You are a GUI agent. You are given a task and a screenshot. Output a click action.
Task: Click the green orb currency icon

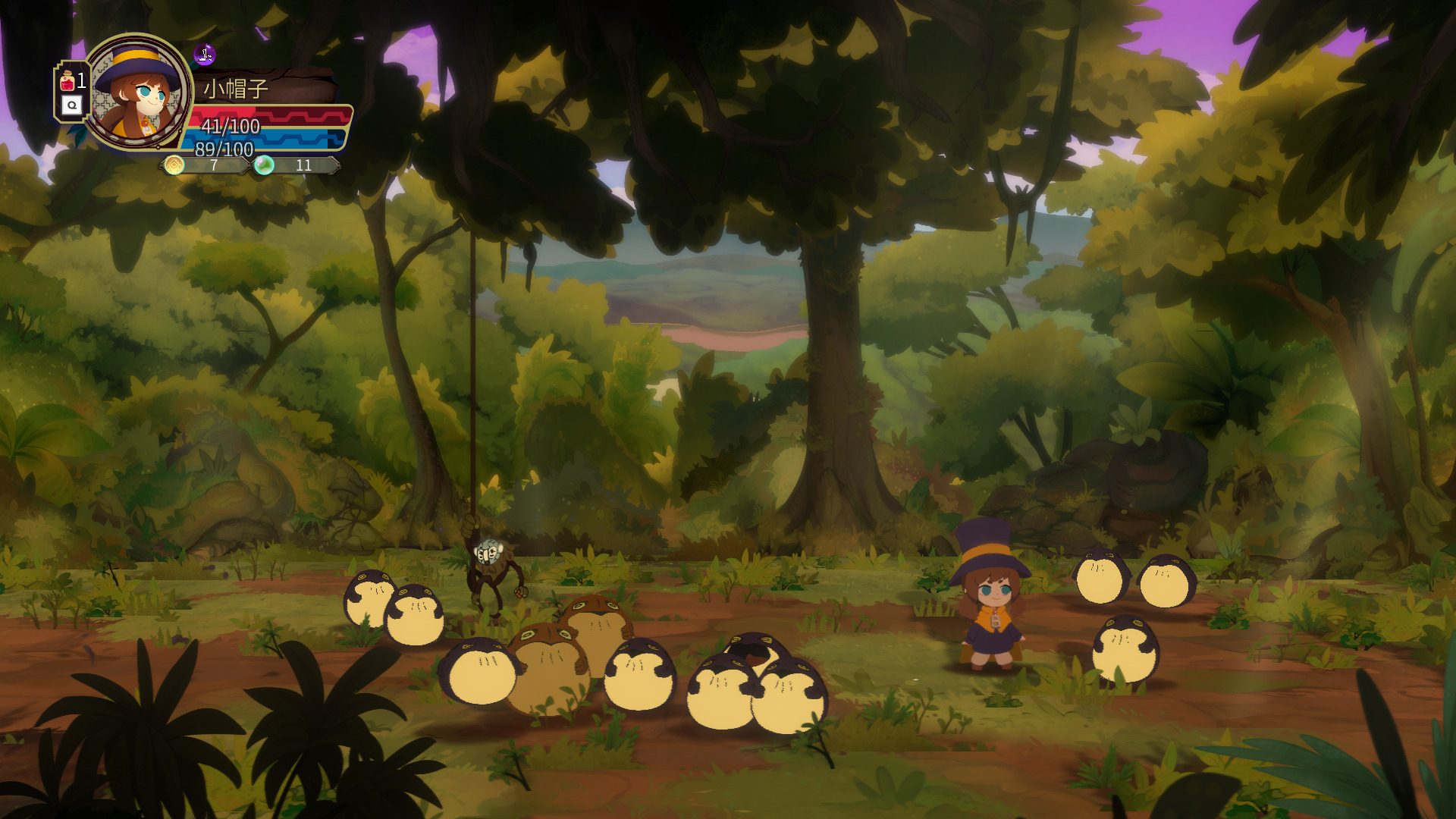(x=264, y=165)
